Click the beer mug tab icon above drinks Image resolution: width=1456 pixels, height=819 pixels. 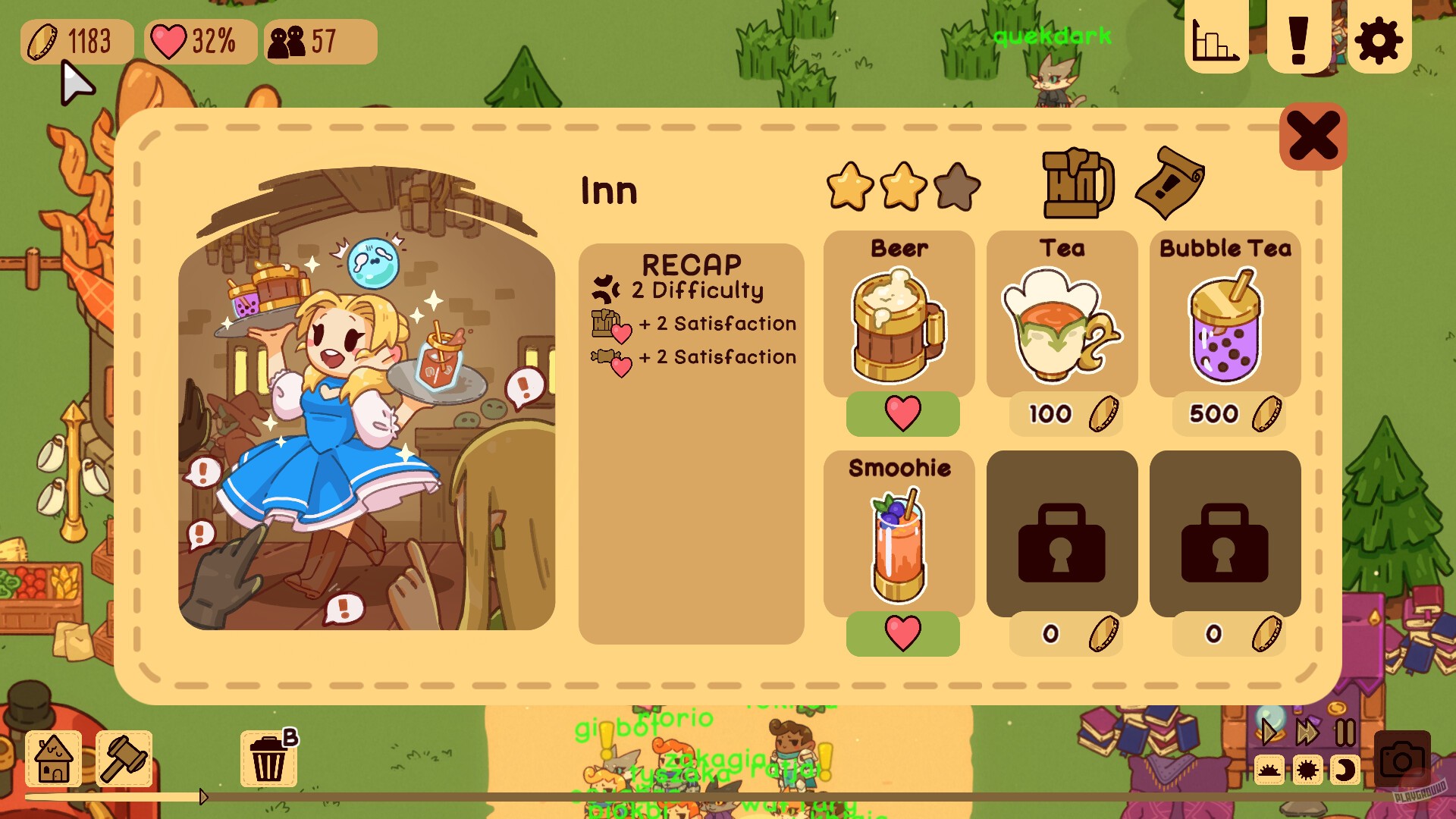coord(1077,186)
